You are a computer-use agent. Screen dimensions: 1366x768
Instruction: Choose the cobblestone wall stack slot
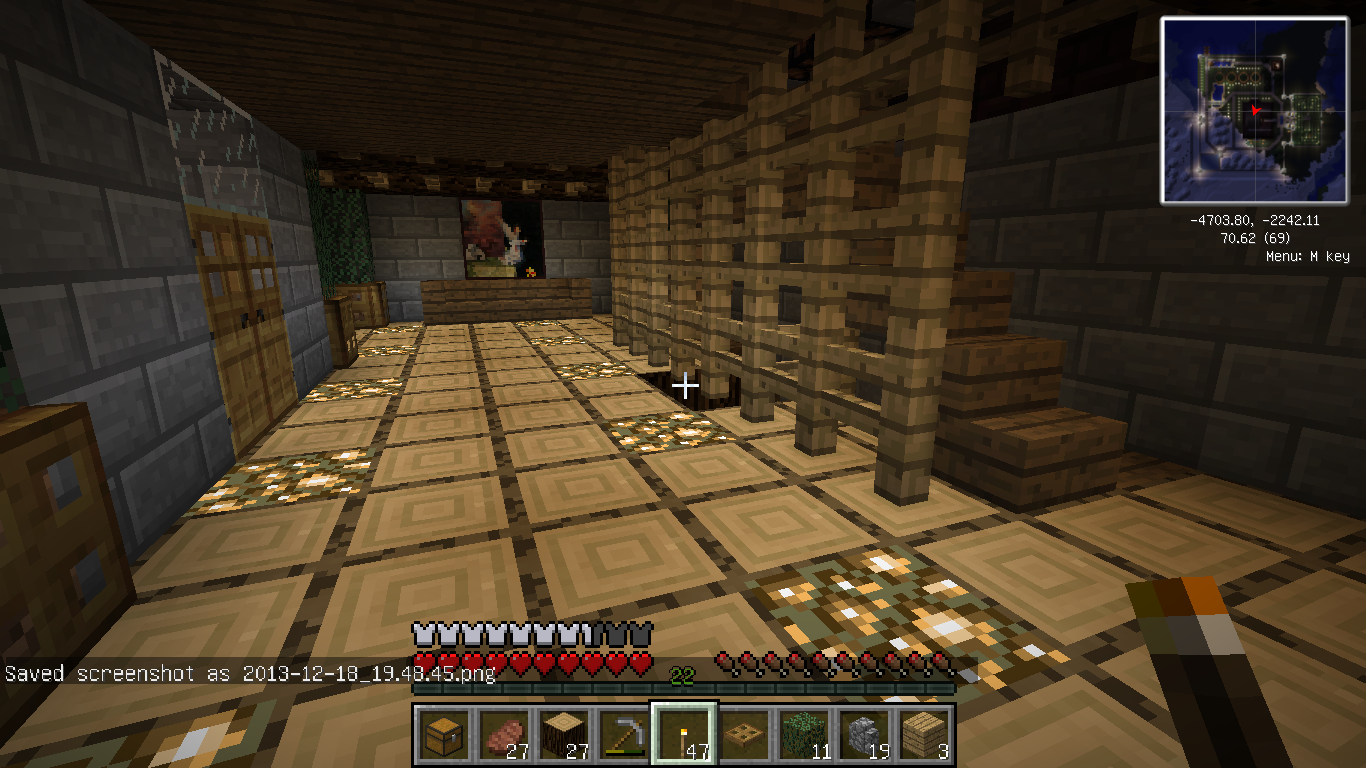pyautogui.click(x=864, y=735)
